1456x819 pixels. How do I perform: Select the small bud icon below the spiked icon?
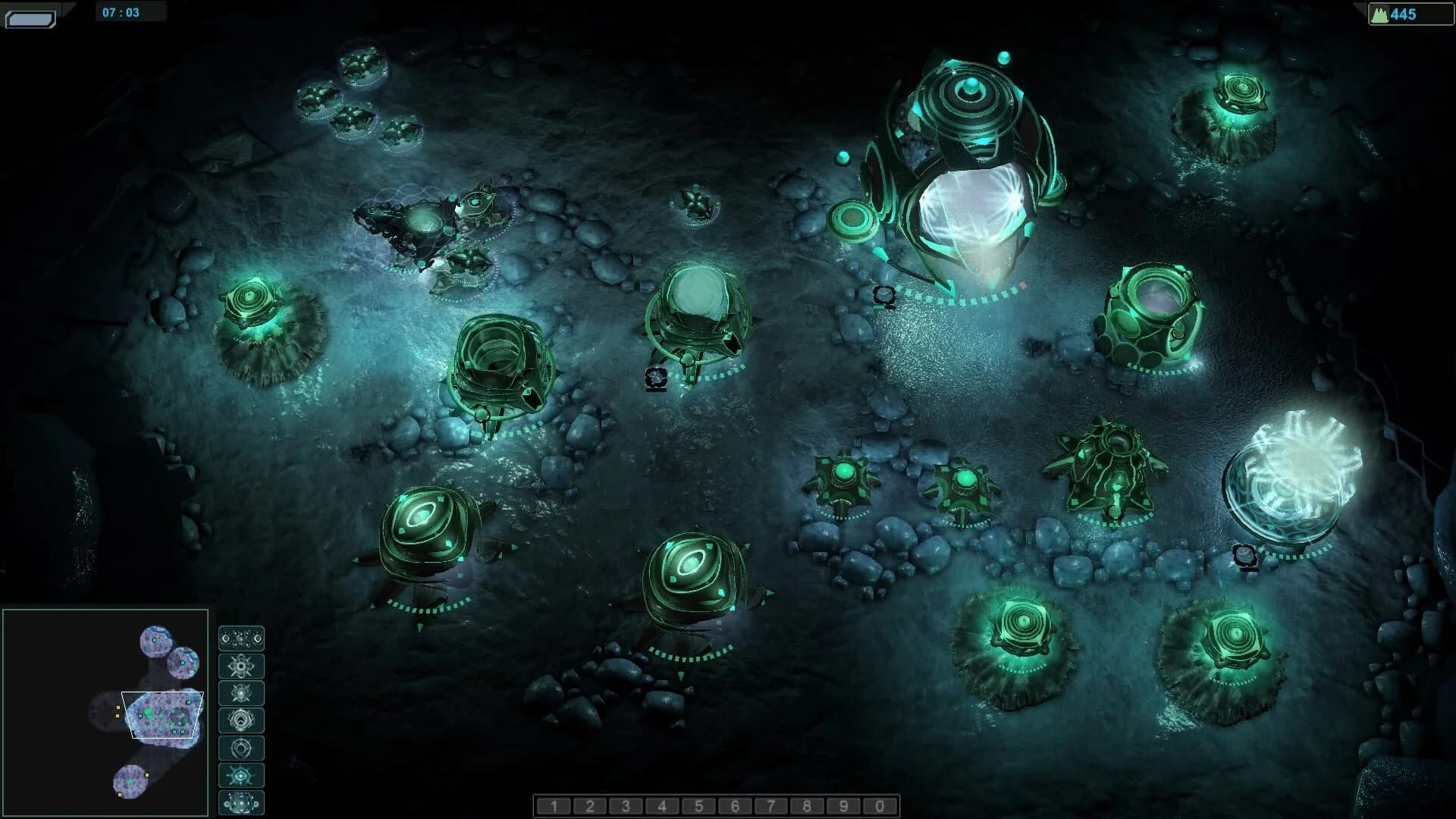[x=241, y=693]
